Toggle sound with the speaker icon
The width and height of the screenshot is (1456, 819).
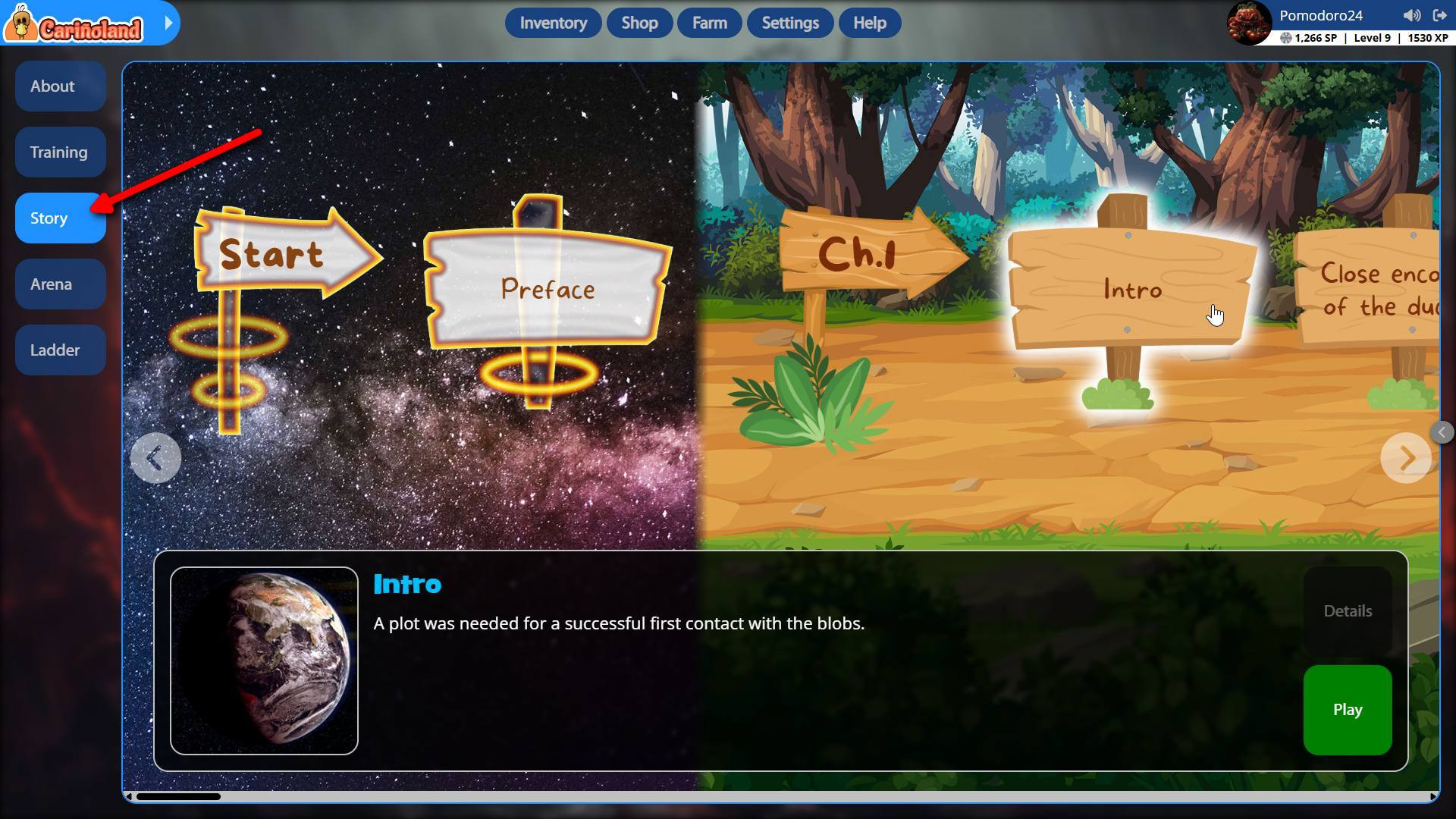[1411, 15]
